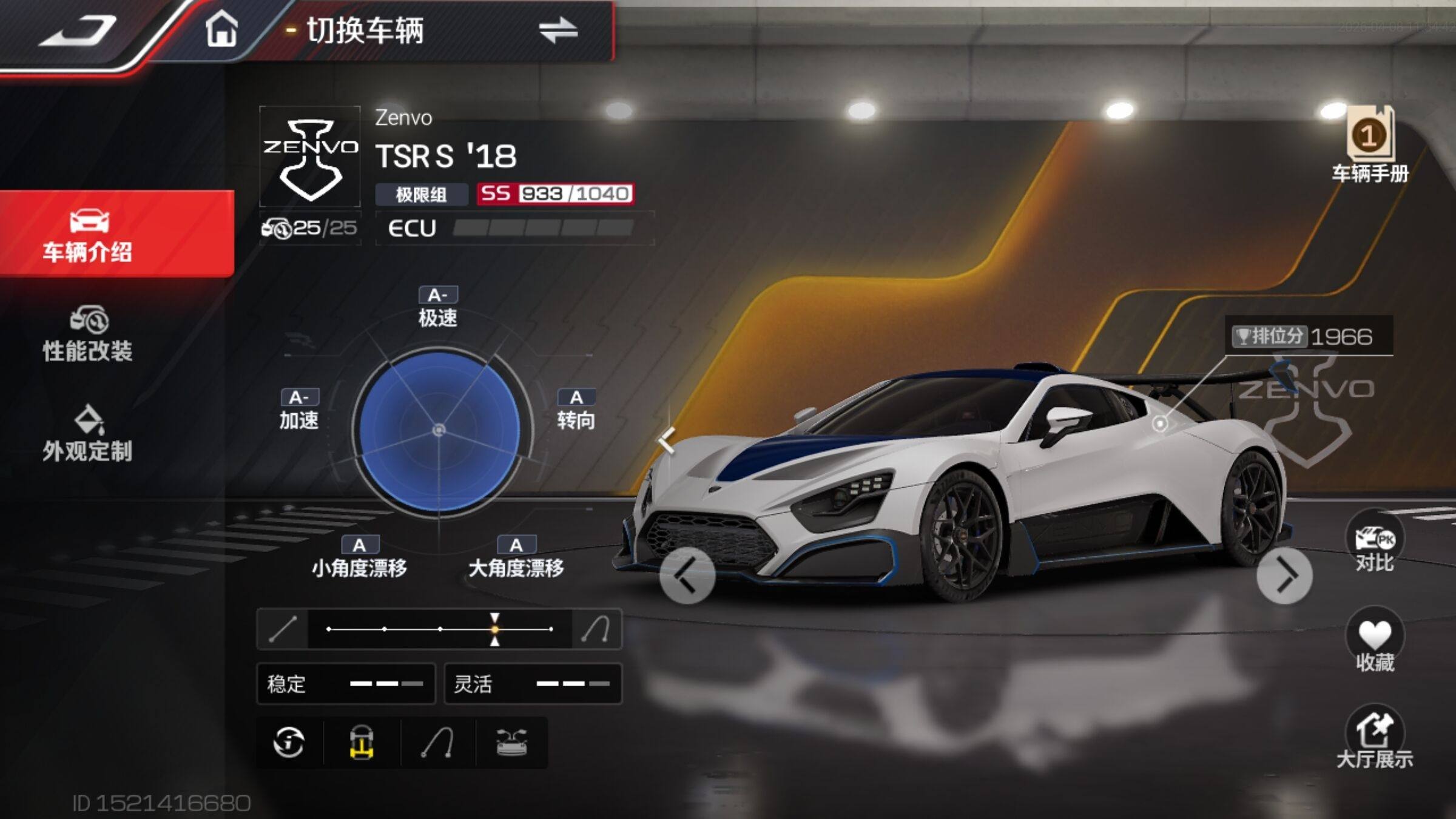Select the yellow chassis view icon
The width and height of the screenshot is (1456, 819).
click(x=362, y=743)
